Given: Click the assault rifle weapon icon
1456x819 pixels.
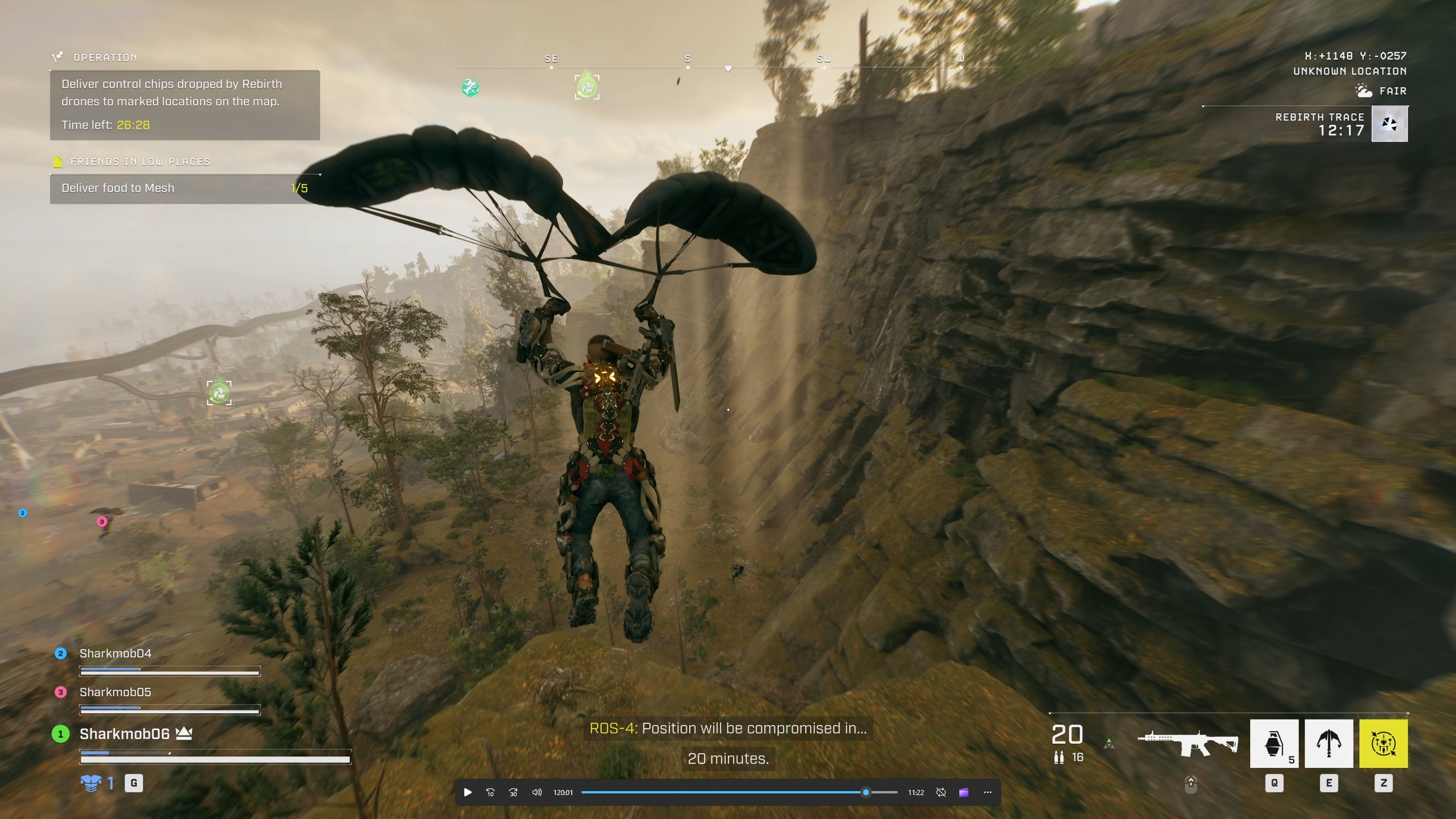Looking at the screenshot, I should click(x=1187, y=743).
